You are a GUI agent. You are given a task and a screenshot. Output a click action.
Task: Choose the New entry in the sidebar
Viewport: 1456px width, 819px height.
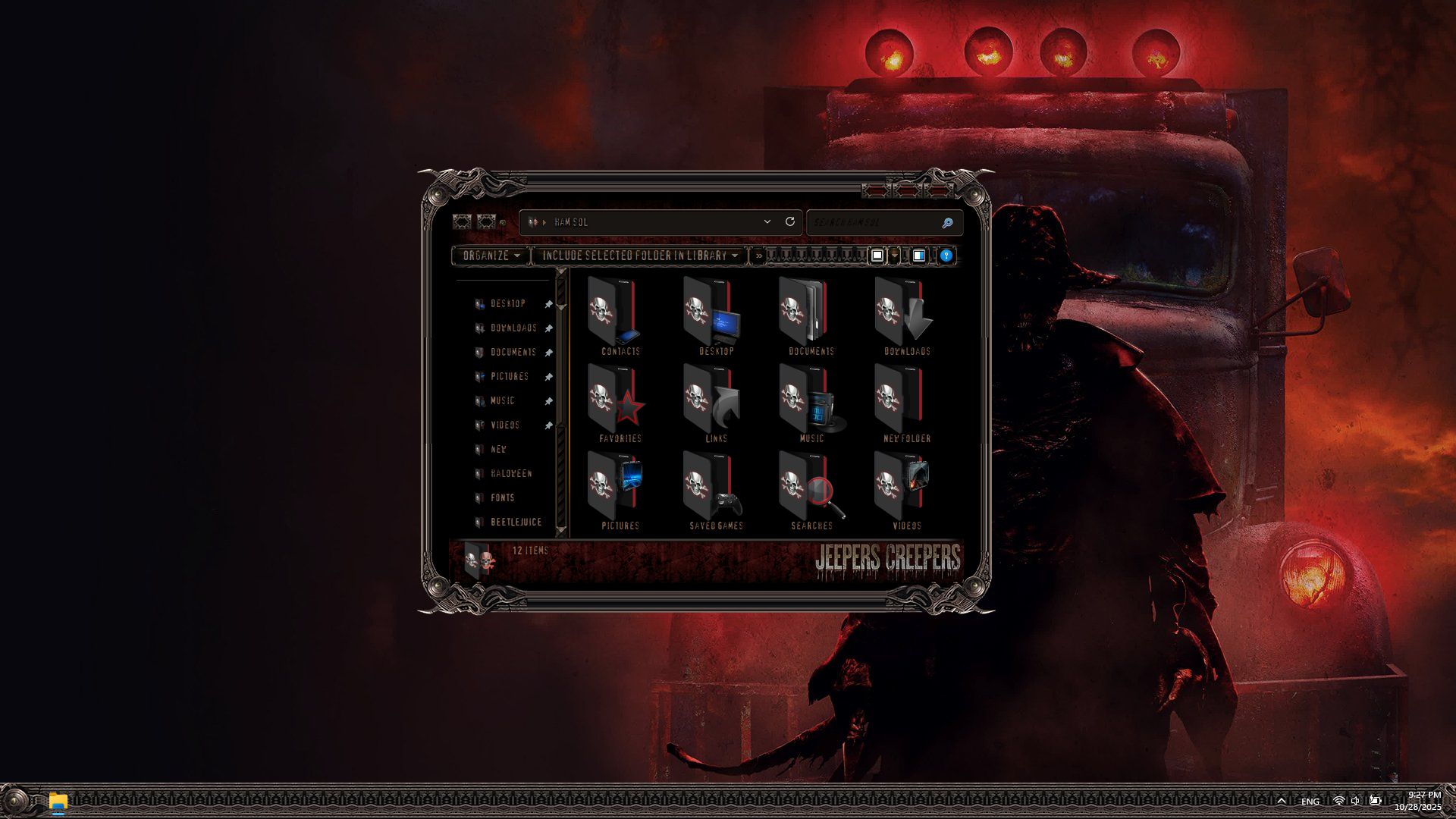click(498, 450)
